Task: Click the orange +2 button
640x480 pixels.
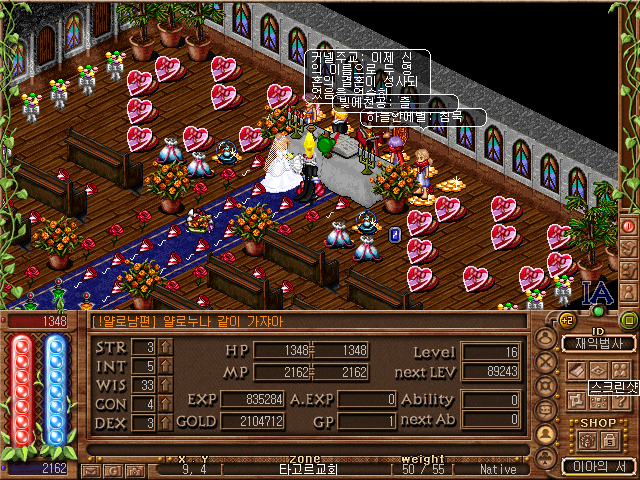Action: (567, 320)
